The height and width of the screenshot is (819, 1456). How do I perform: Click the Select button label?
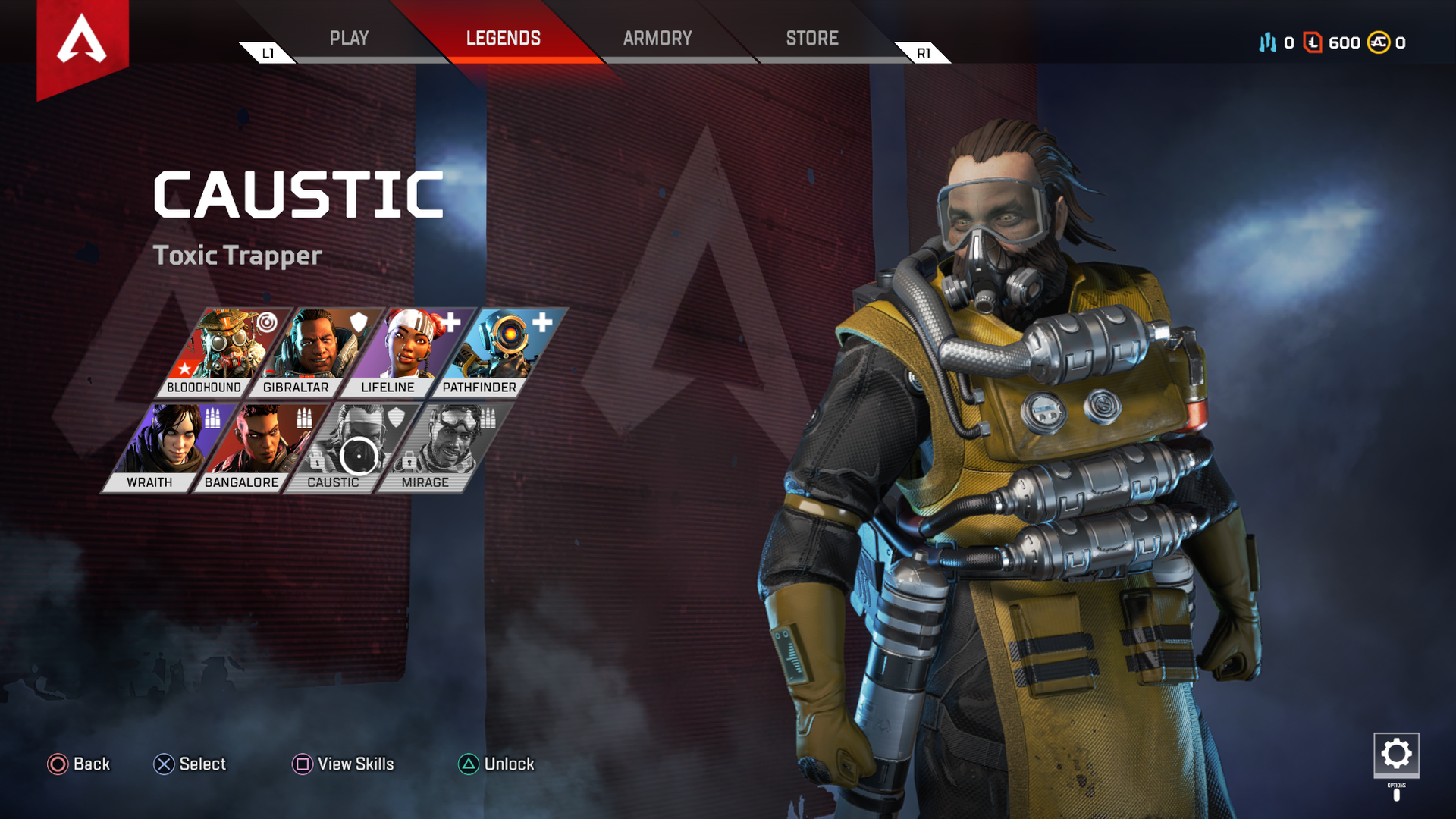(190, 764)
